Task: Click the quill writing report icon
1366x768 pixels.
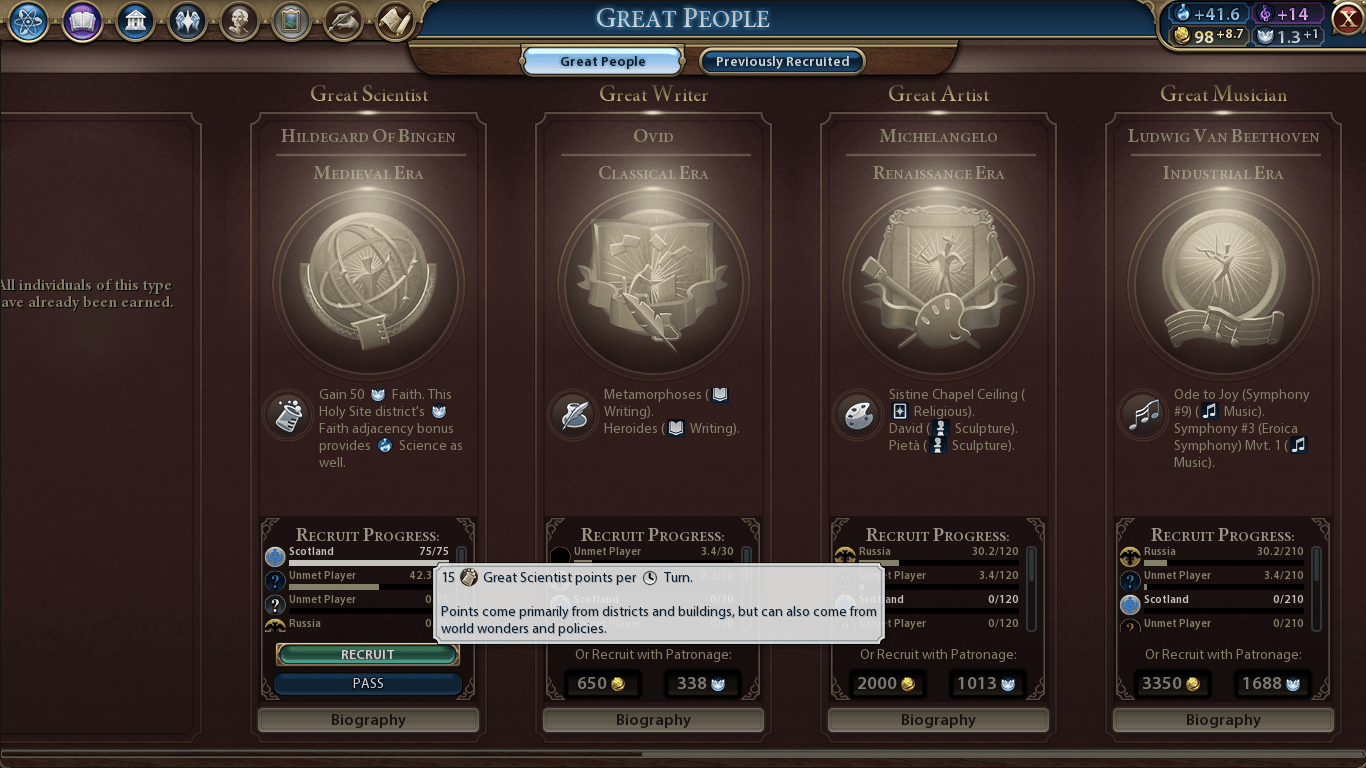Action: point(343,21)
